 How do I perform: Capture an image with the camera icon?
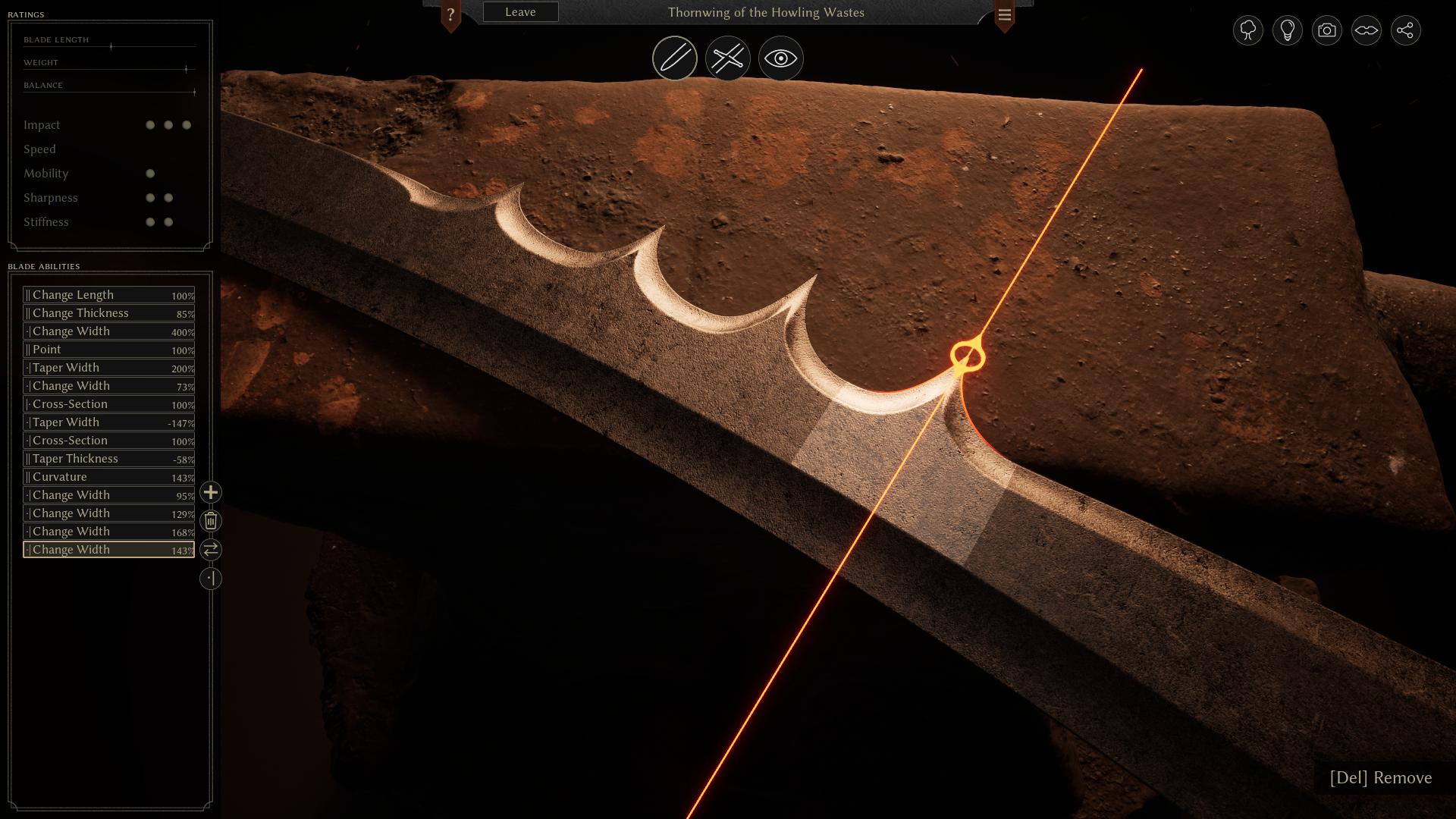(x=1326, y=30)
